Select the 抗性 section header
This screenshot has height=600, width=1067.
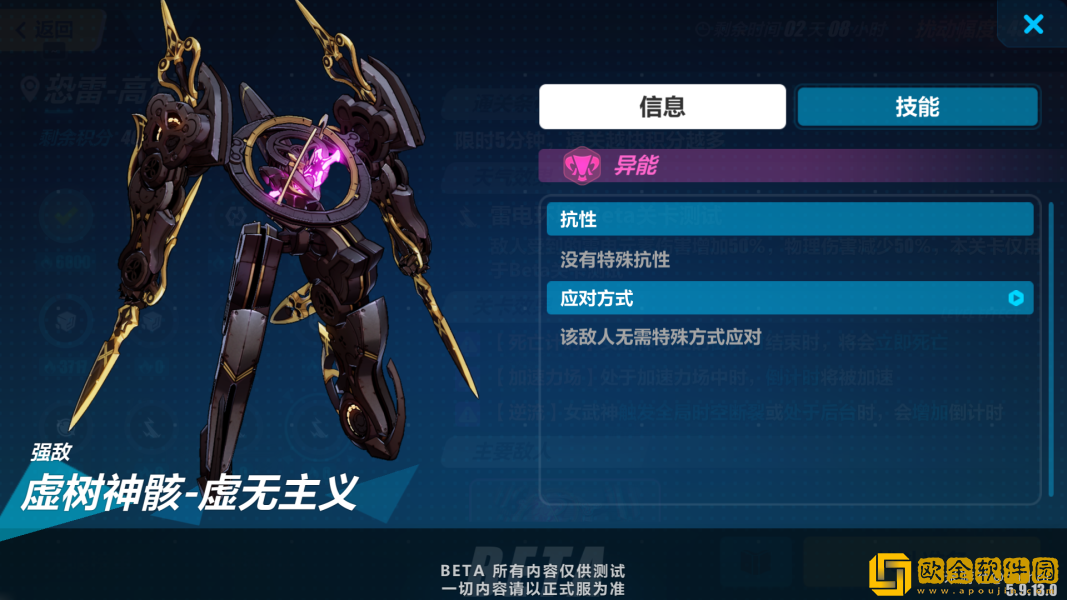click(789, 219)
